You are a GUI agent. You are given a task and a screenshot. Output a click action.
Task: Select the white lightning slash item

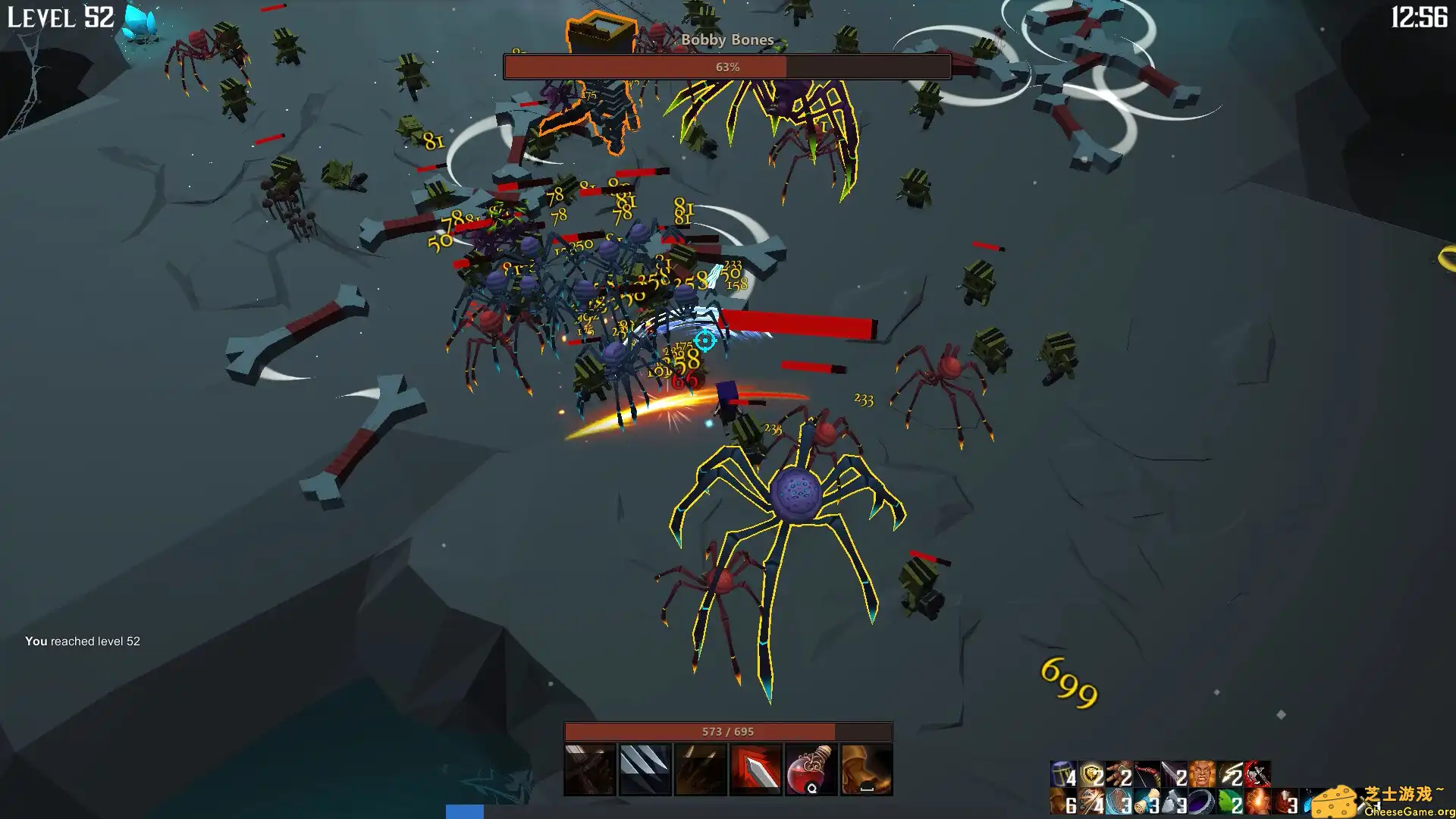(x=1230, y=774)
